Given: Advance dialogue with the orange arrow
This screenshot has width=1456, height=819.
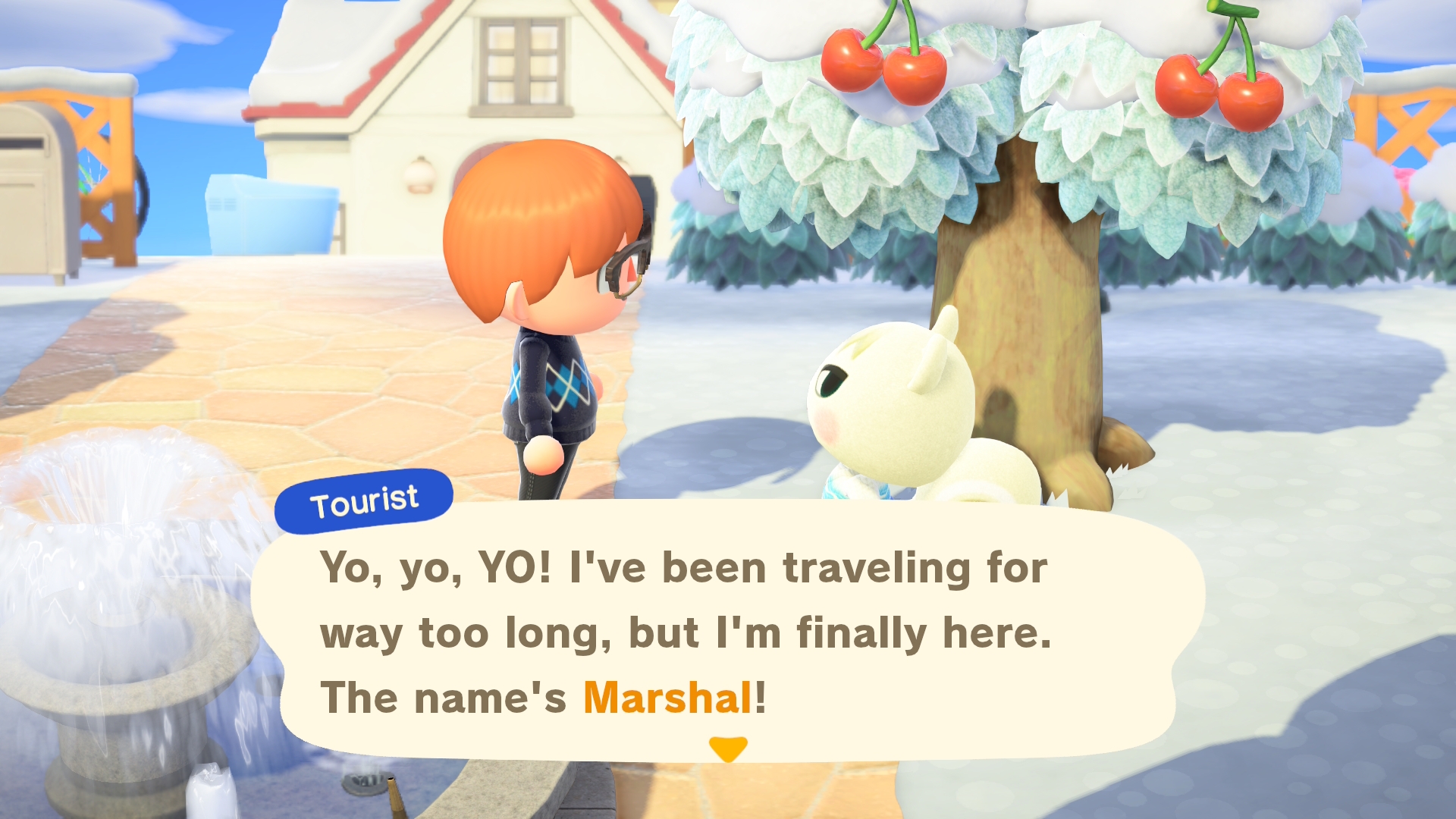Looking at the screenshot, I should tap(728, 748).
